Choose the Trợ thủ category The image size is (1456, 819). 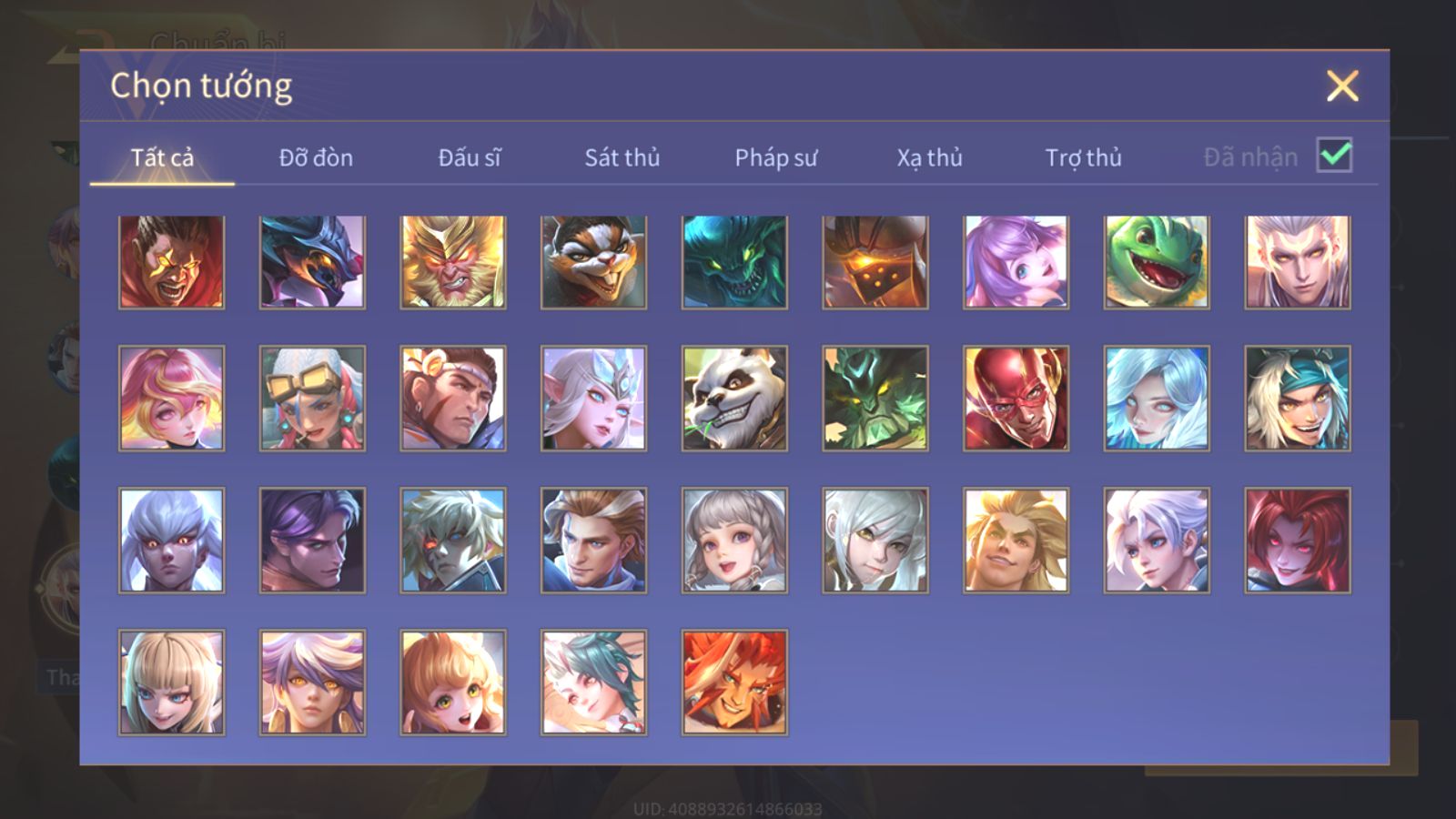[1083, 157]
